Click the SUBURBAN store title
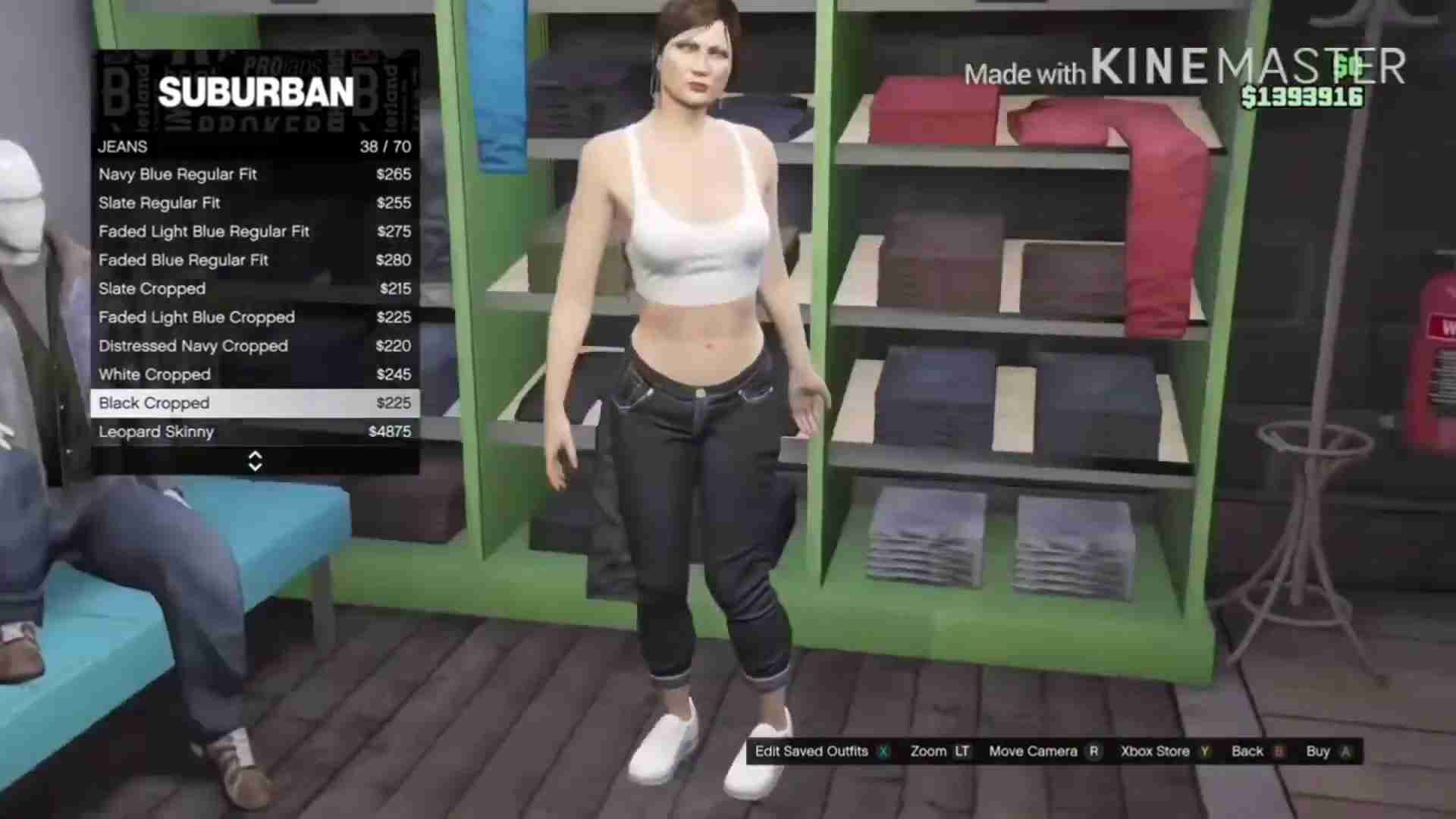 pos(256,93)
